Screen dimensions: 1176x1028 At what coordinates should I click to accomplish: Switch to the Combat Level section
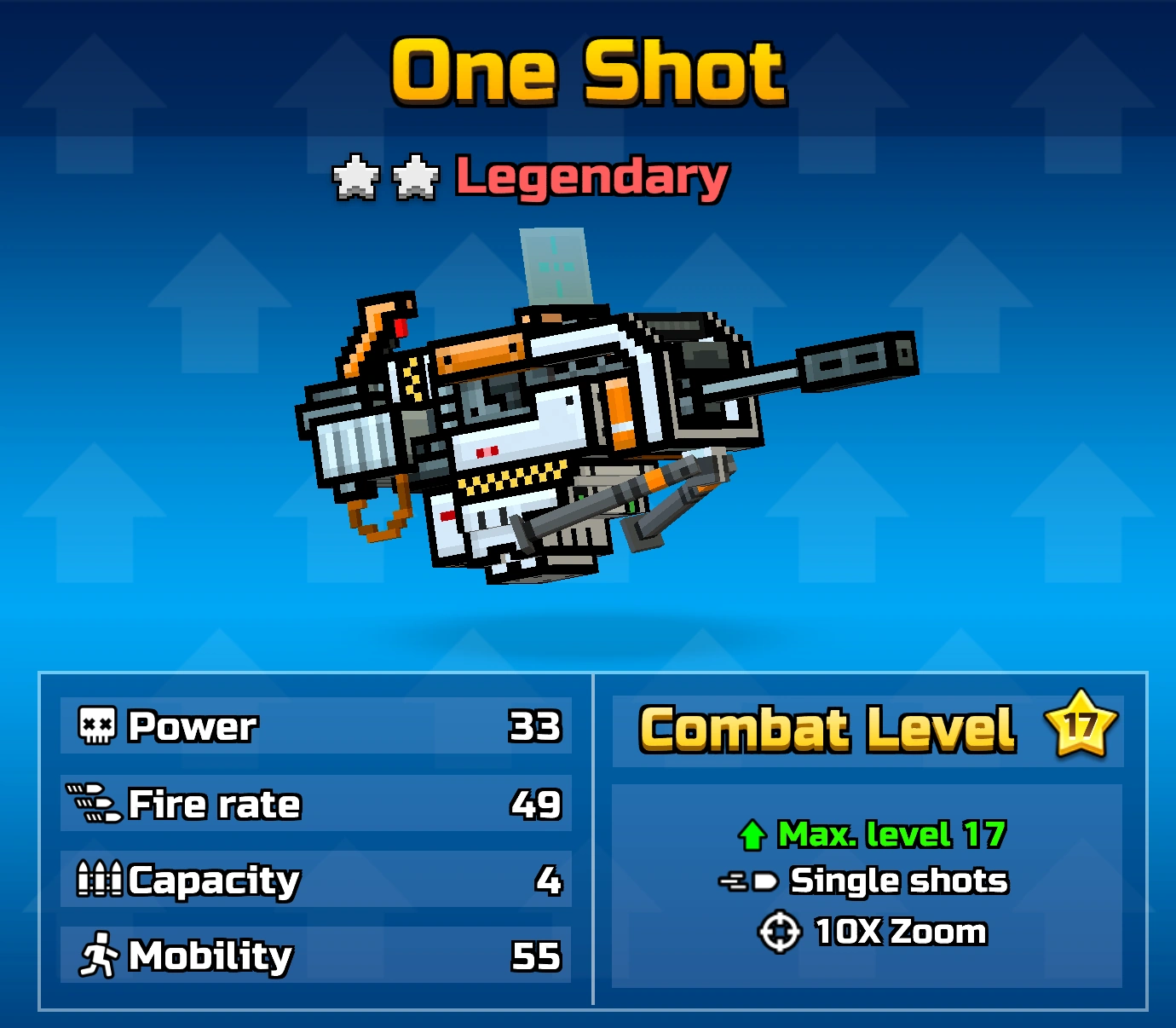[x=869, y=835]
